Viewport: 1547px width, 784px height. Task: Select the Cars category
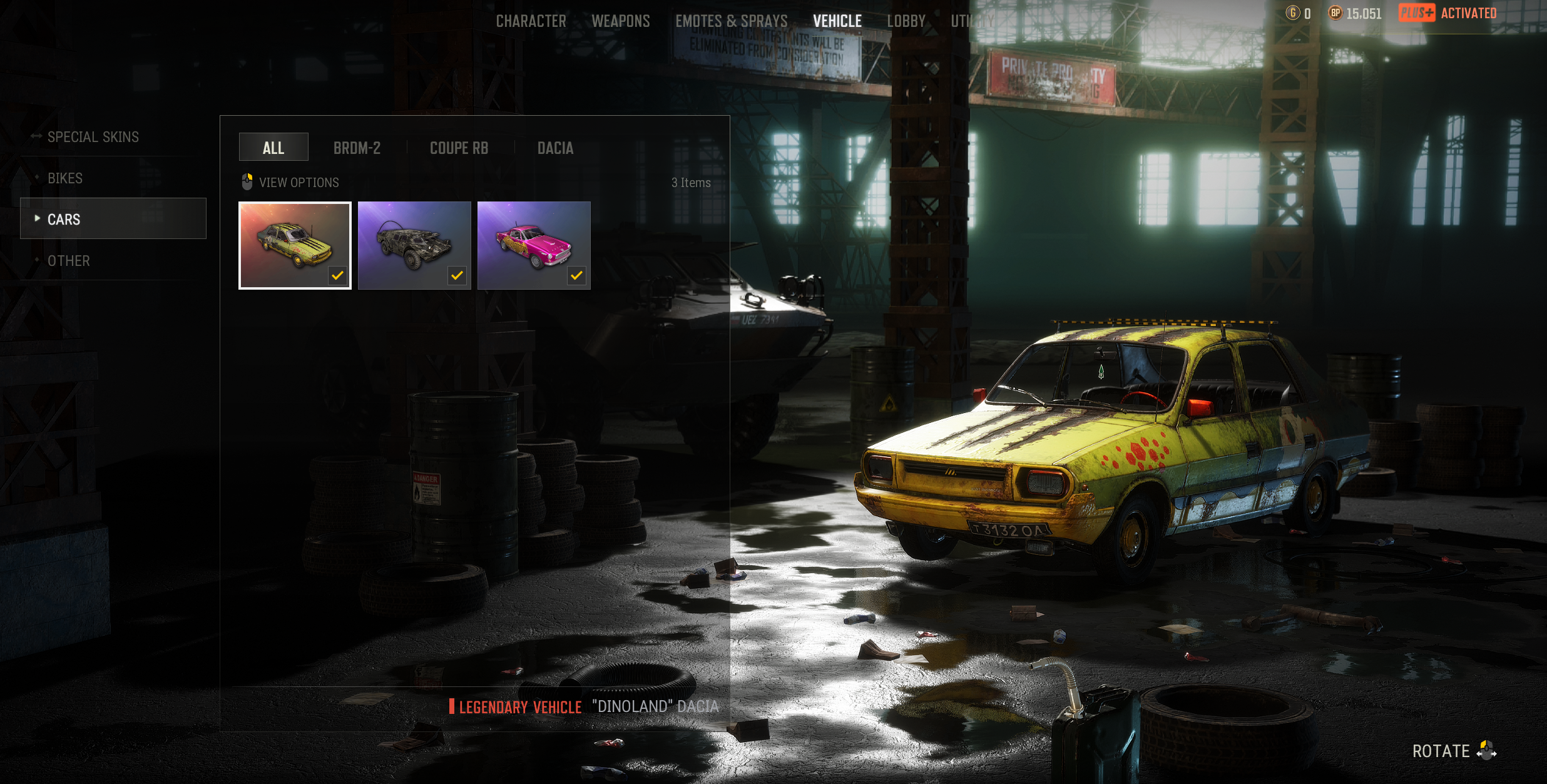[x=64, y=220]
